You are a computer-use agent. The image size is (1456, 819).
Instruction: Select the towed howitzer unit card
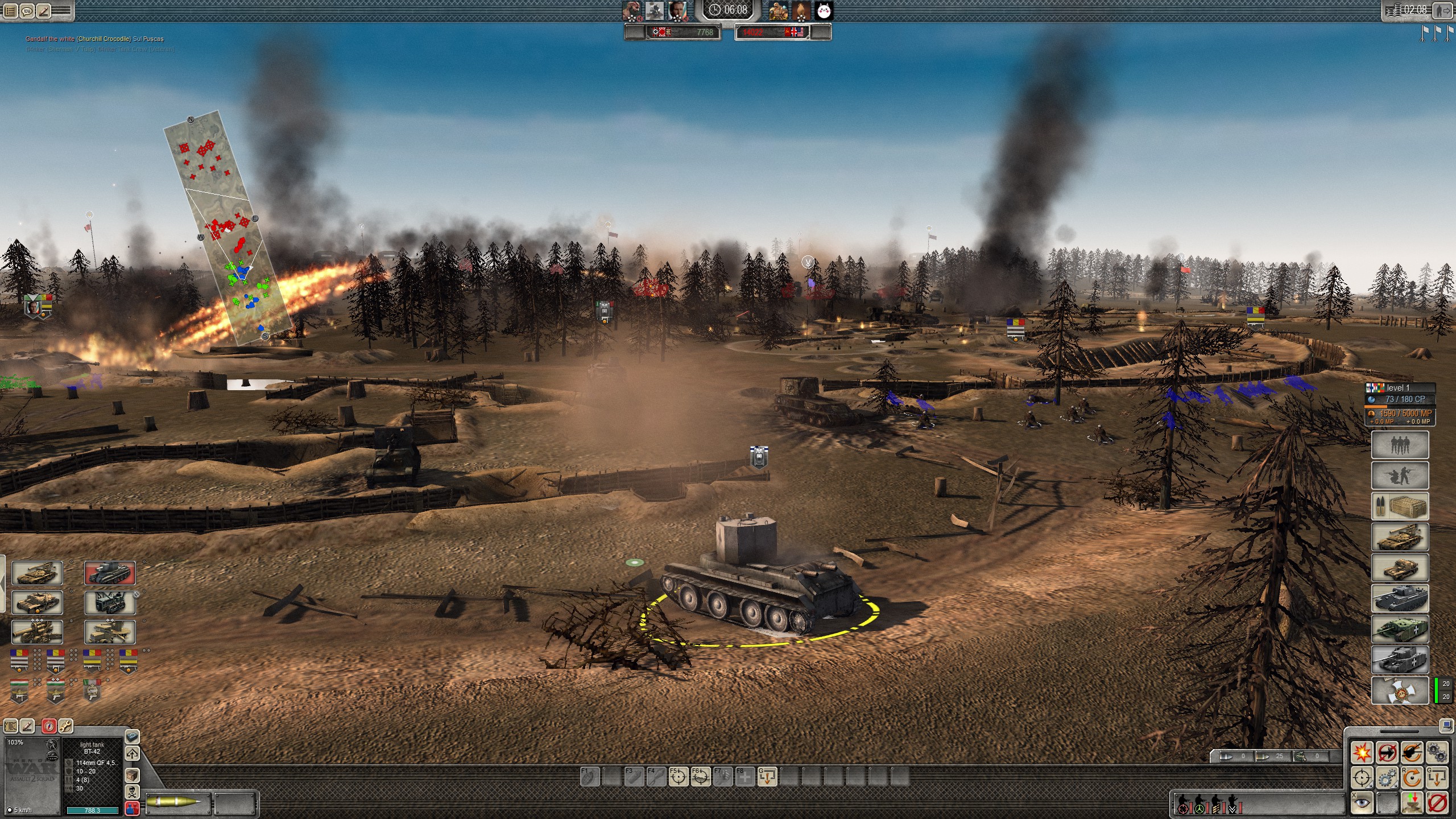pos(37,632)
